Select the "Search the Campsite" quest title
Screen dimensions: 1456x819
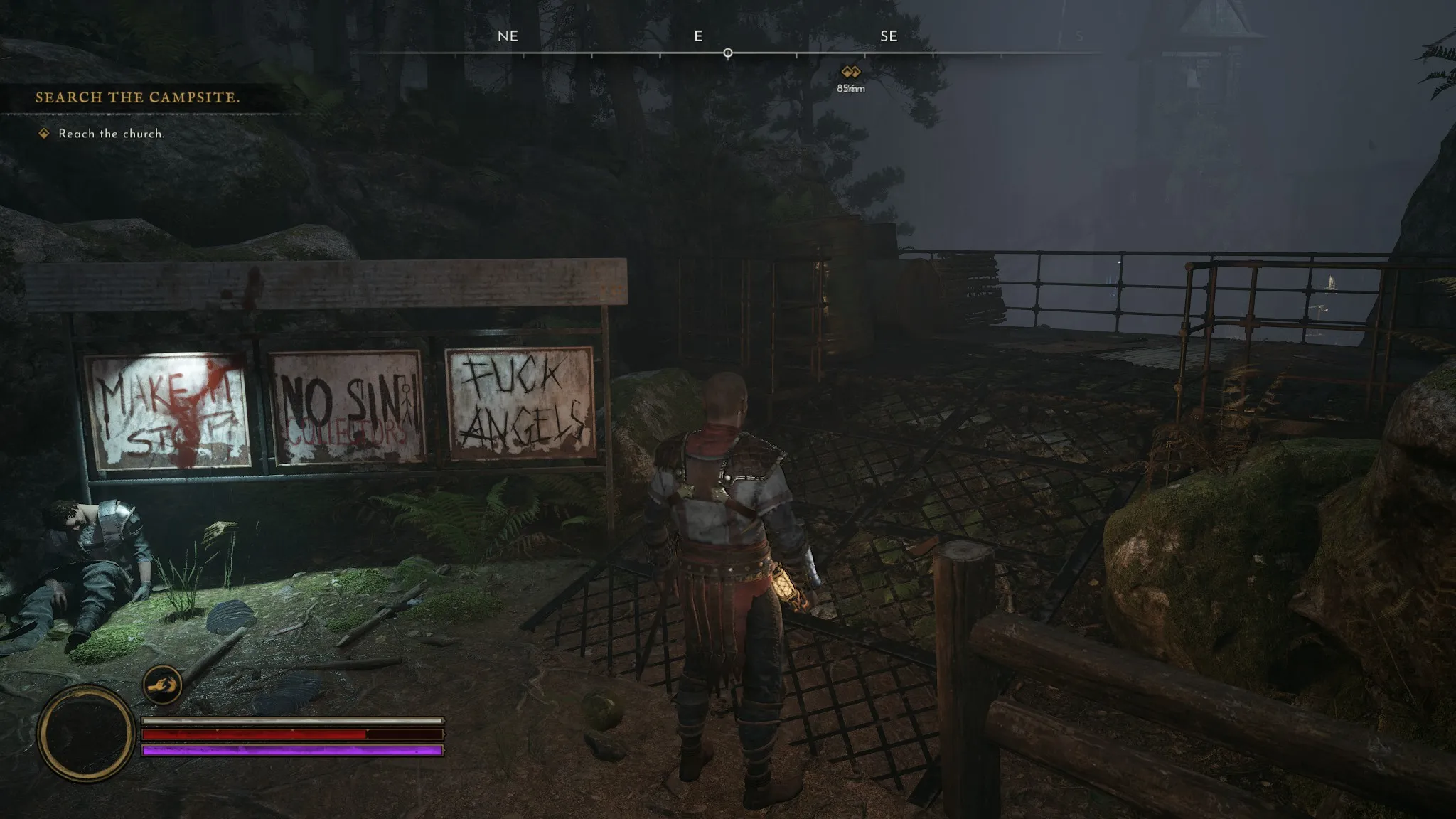[137, 97]
